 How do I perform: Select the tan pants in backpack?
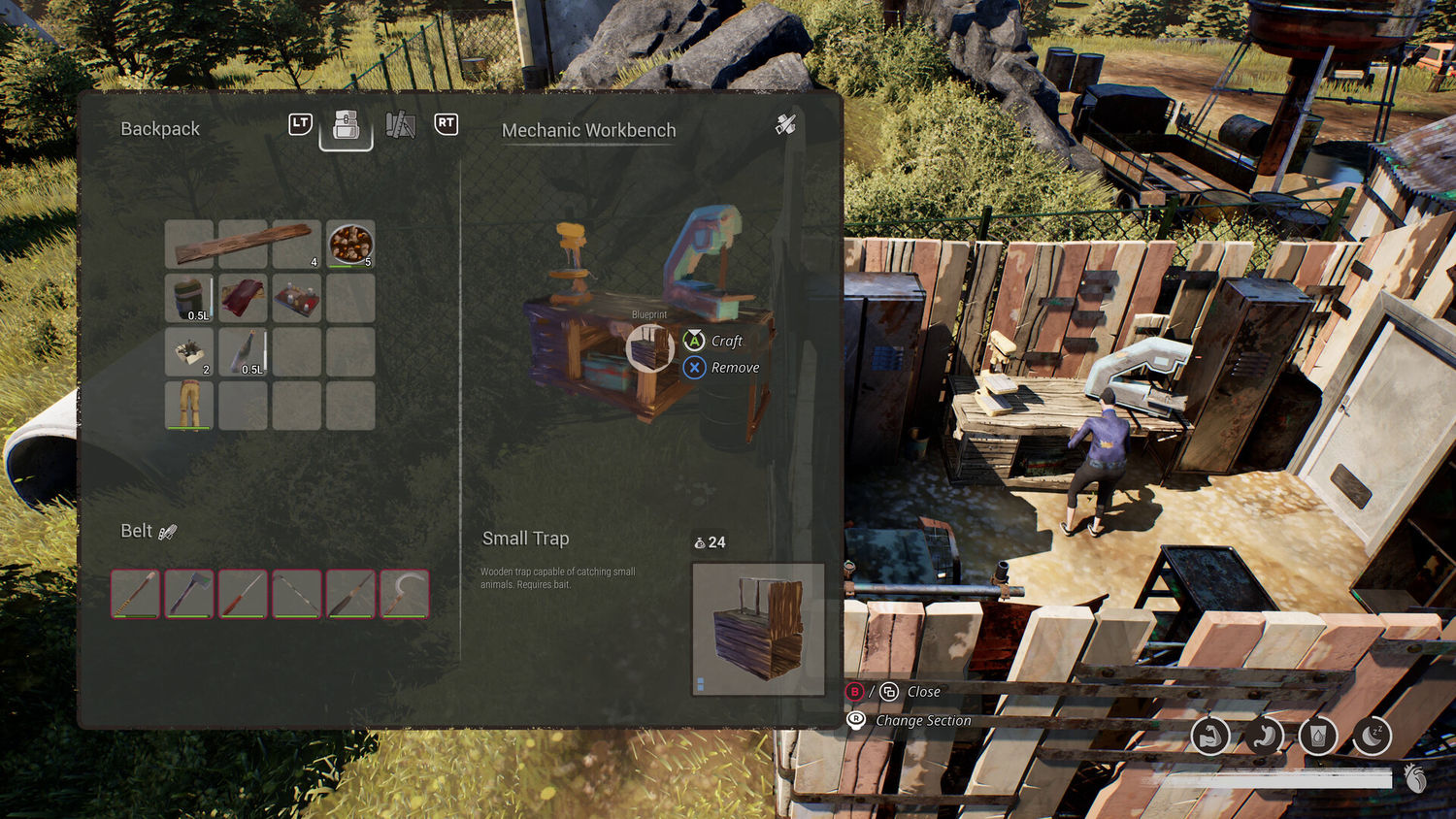(189, 405)
